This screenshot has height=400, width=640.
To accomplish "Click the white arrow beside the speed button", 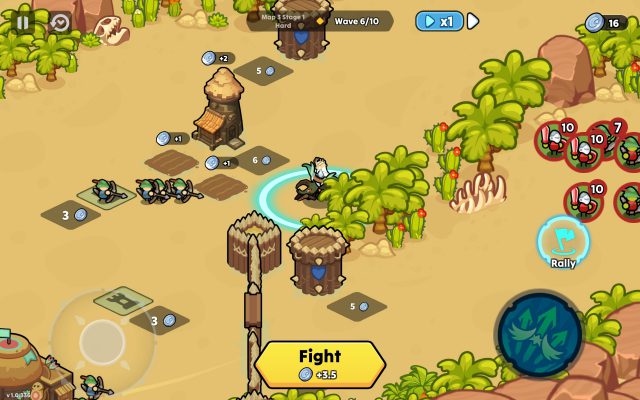I will [x=474, y=21].
